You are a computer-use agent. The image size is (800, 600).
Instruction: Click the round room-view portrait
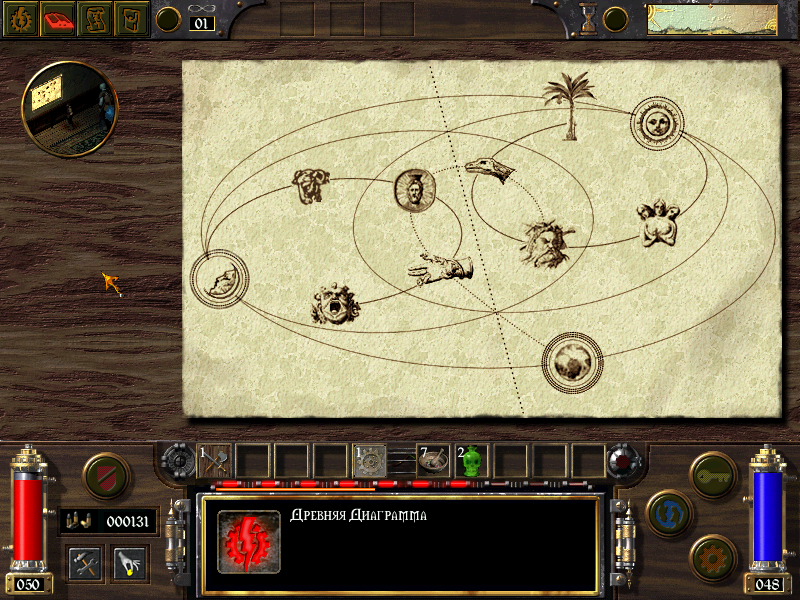pos(70,109)
